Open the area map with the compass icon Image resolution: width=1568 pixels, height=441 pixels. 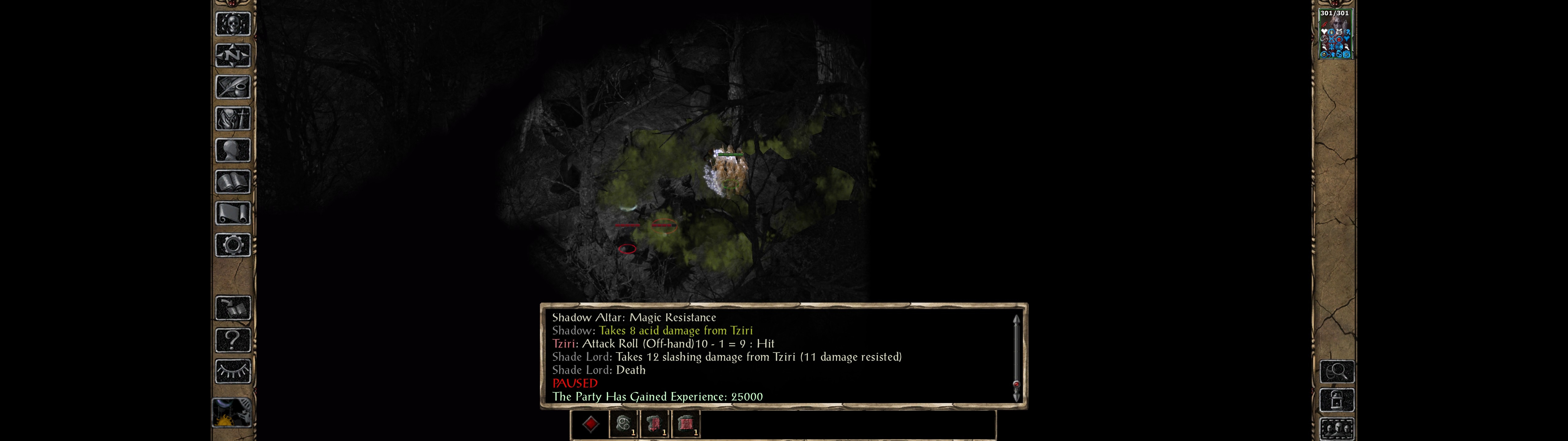click(x=232, y=56)
